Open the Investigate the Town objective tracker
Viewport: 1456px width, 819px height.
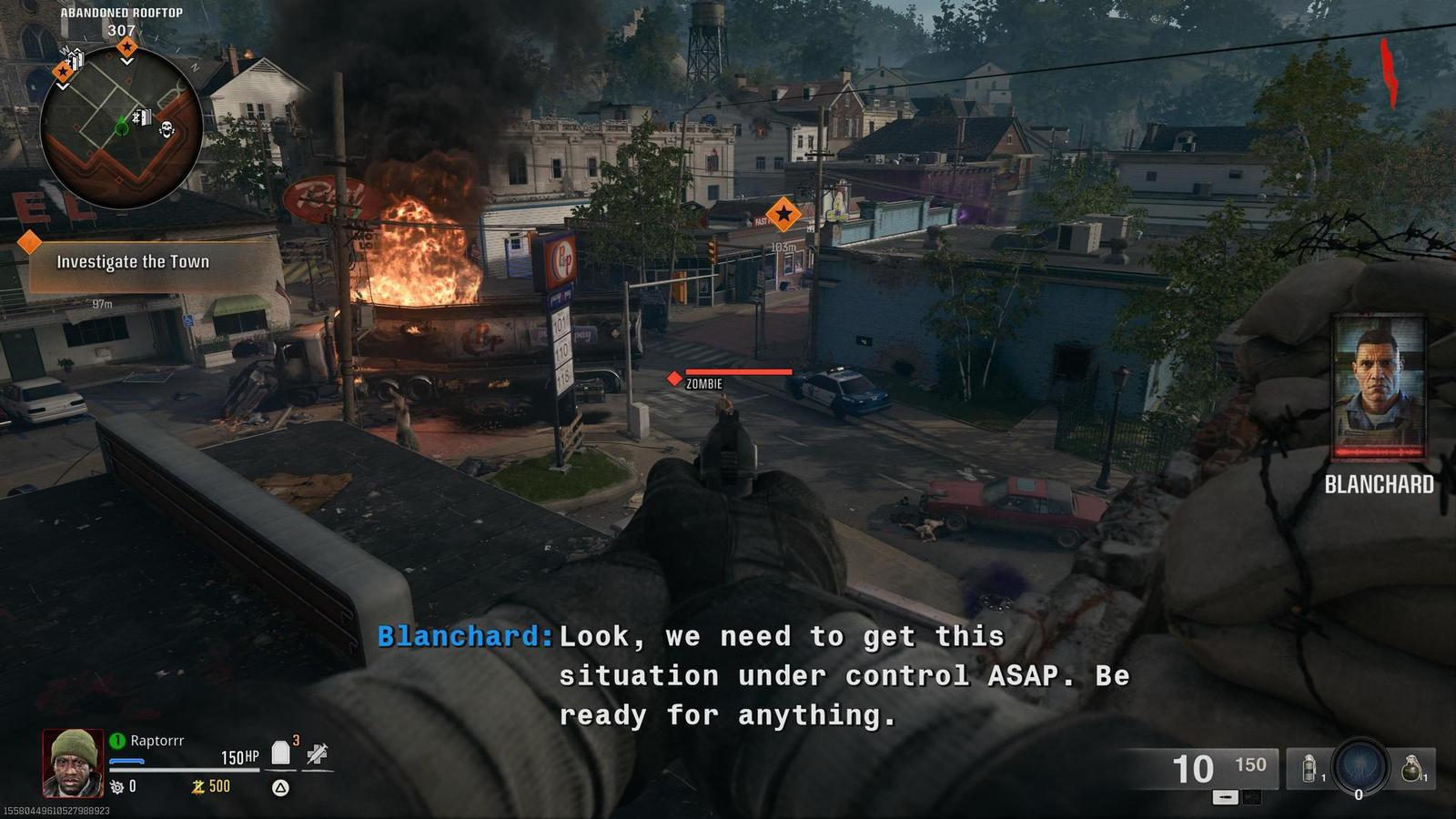(x=133, y=262)
